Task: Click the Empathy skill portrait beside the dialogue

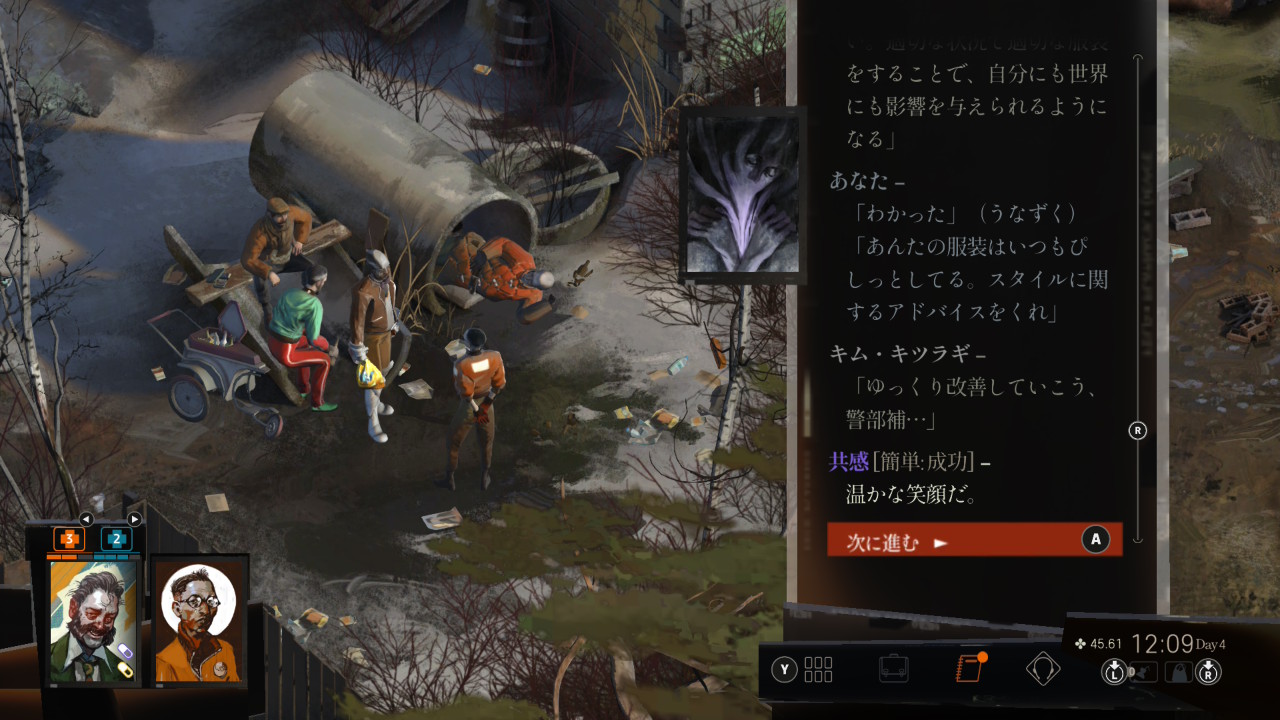Action: (x=742, y=194)
